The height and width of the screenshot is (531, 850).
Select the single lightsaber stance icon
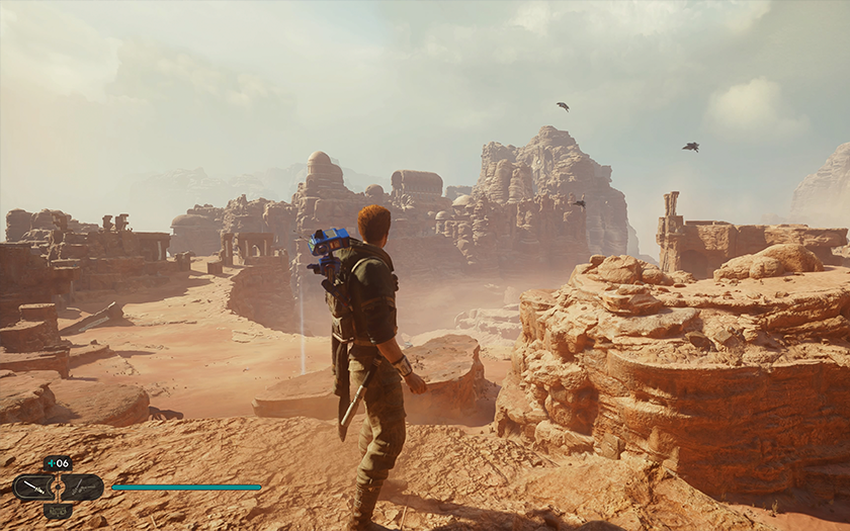tap(32, 487)
